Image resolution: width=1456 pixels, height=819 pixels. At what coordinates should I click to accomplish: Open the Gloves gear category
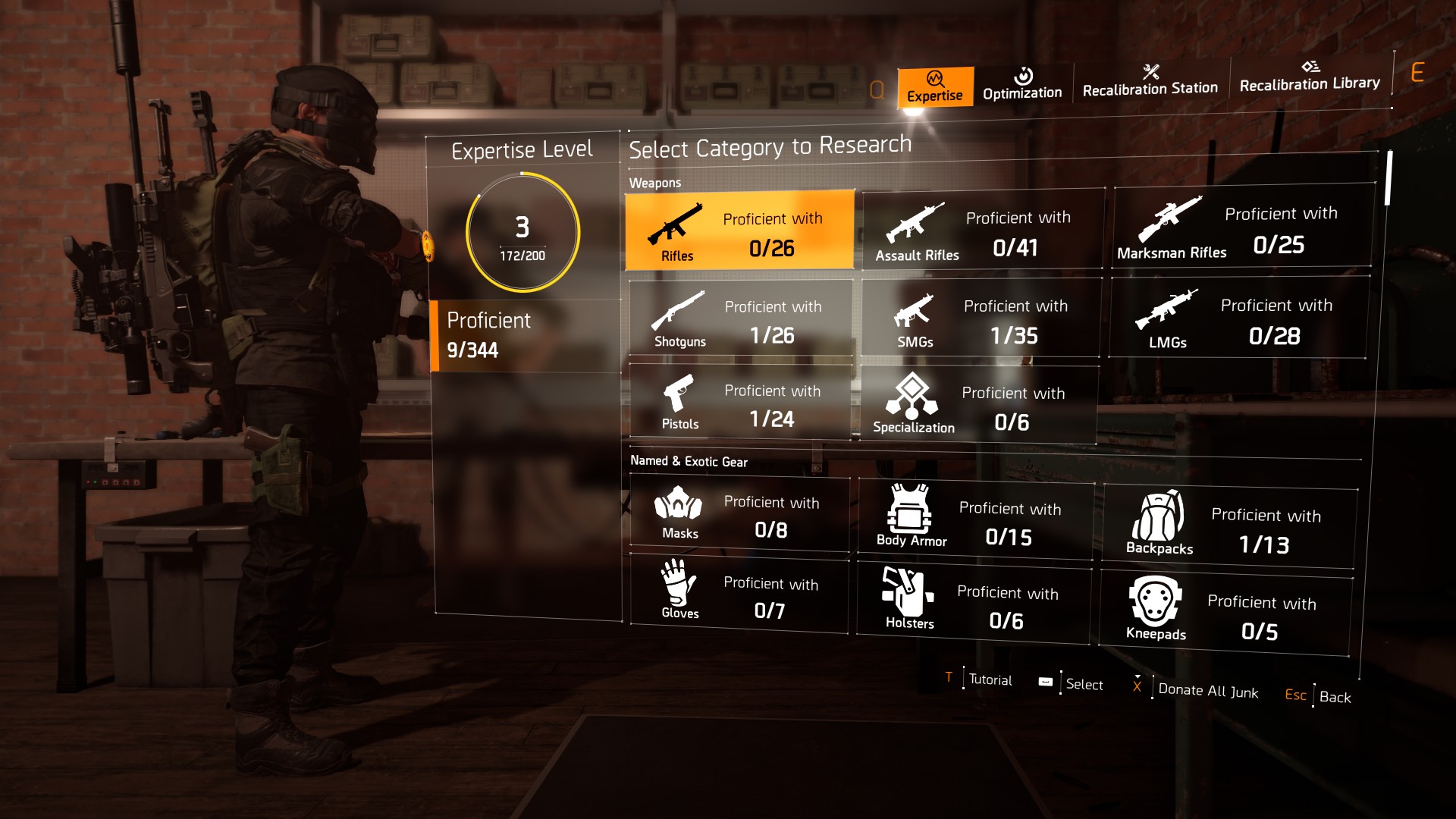(739, 595)
